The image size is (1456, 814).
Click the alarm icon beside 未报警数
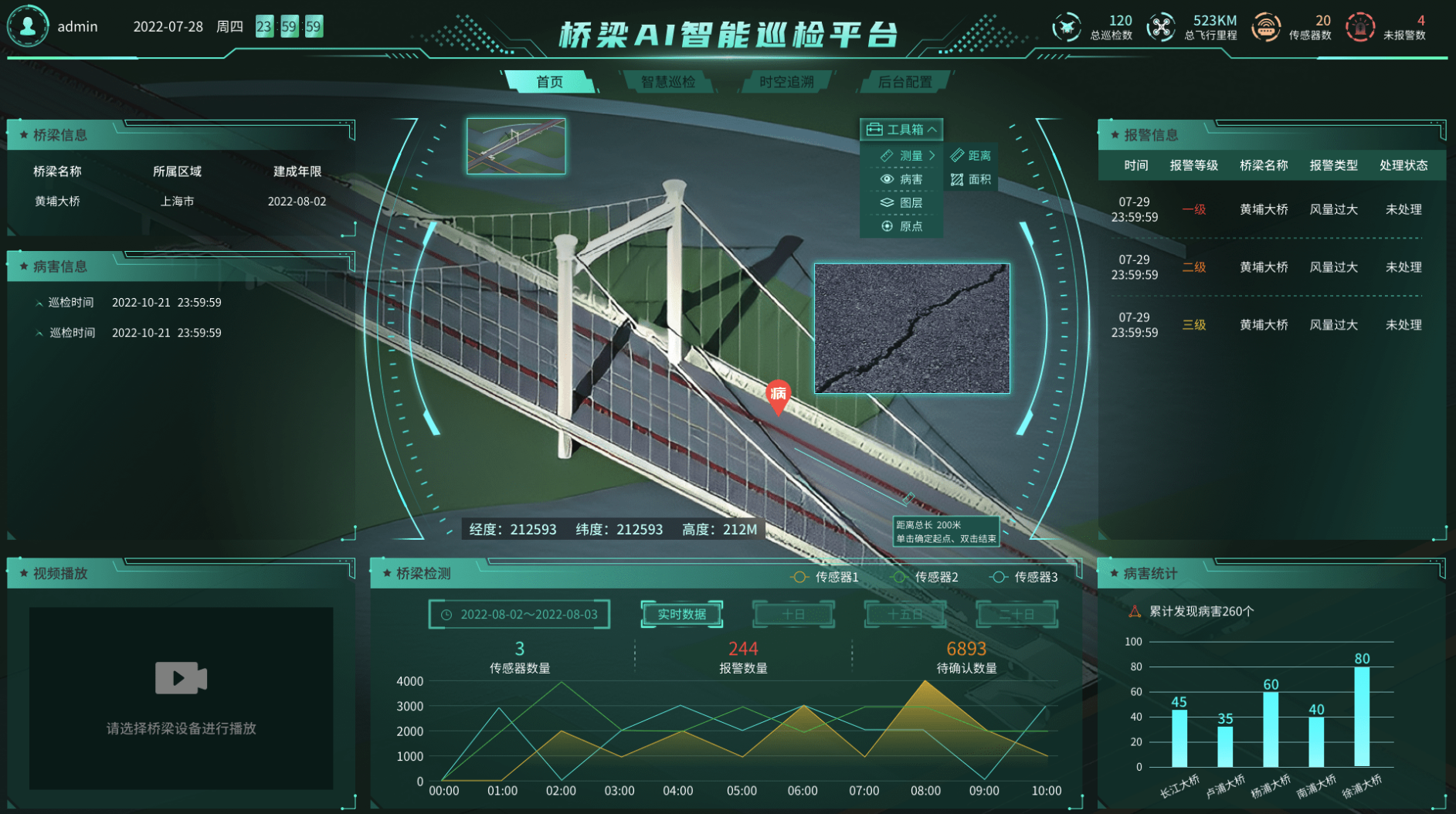coord(1359,27)
